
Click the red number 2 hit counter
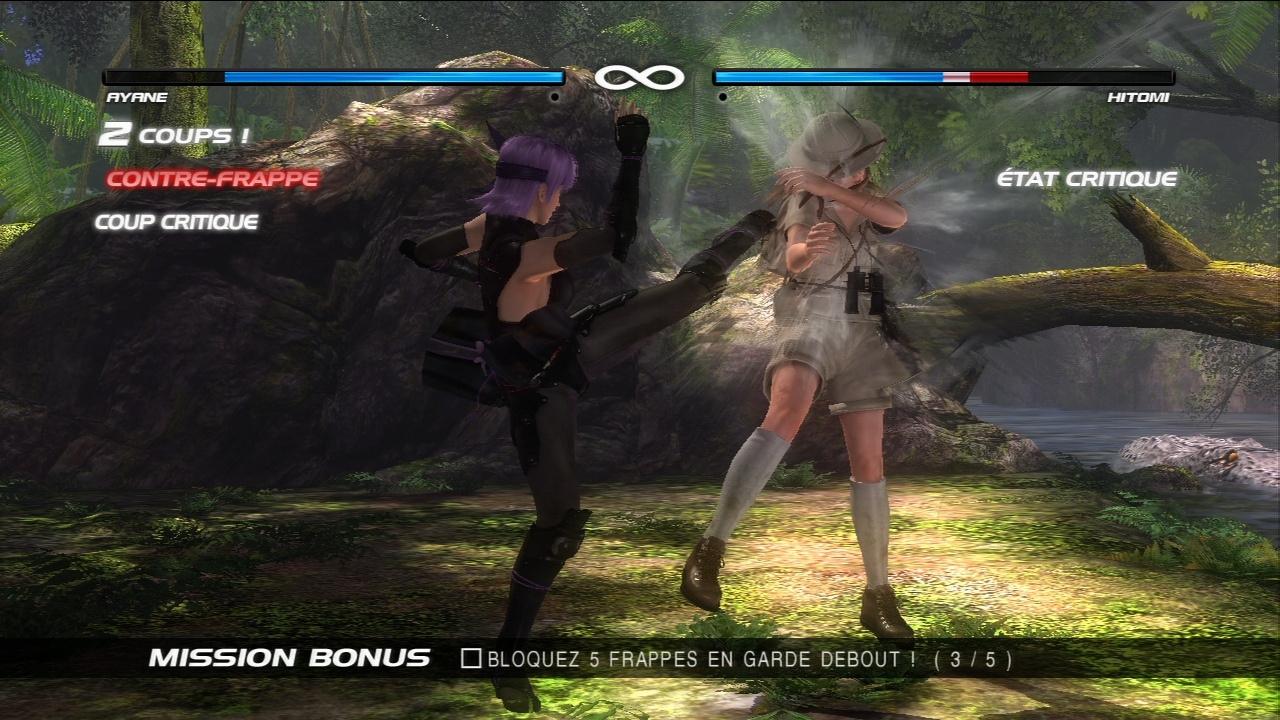[113, 132]
